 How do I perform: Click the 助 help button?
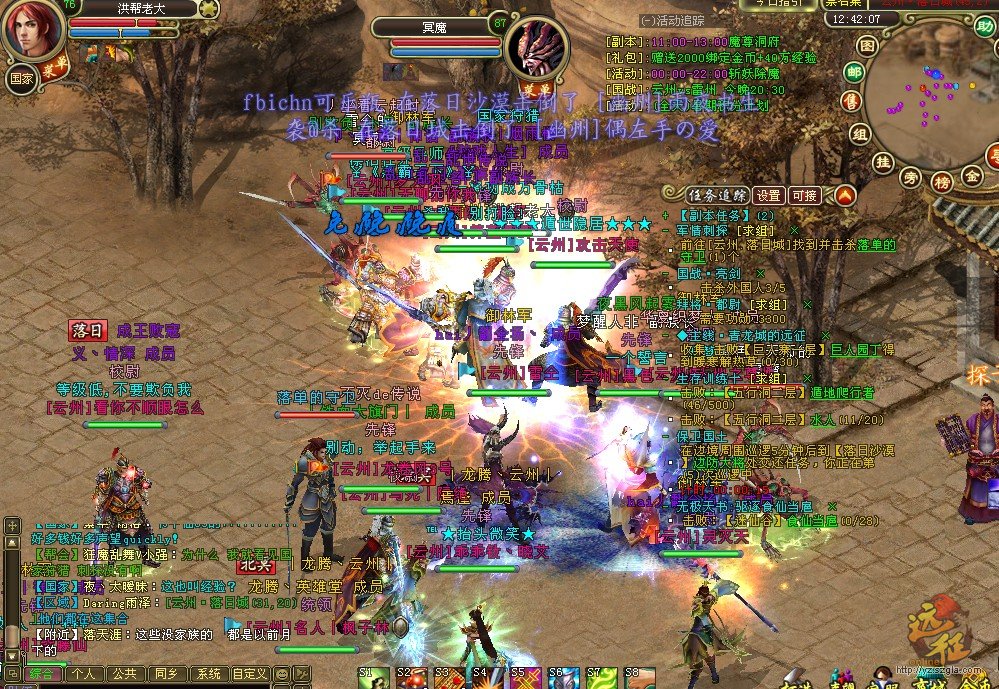click(985, 26)
